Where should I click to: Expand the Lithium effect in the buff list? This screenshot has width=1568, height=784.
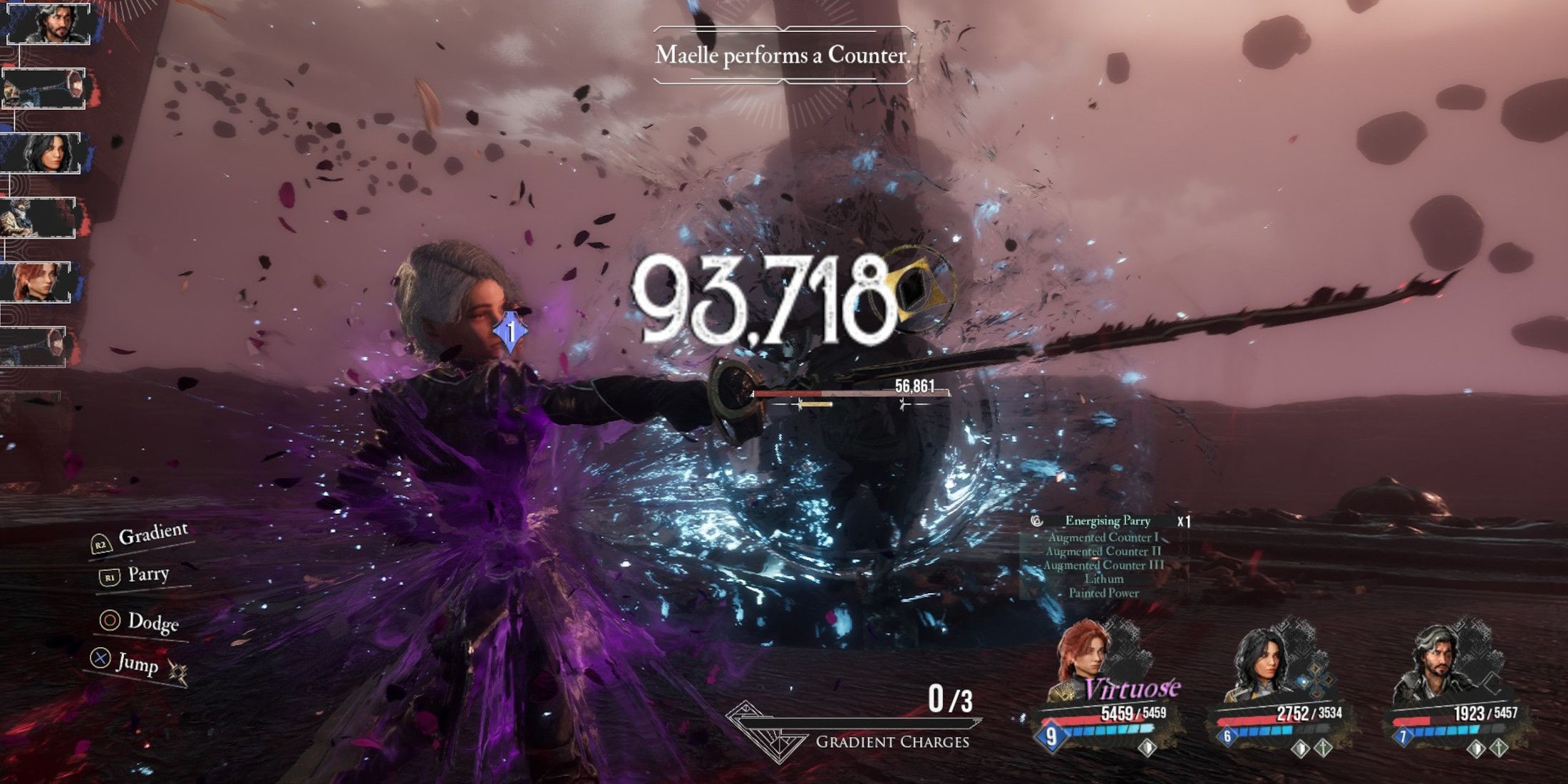click(1105, 579)
